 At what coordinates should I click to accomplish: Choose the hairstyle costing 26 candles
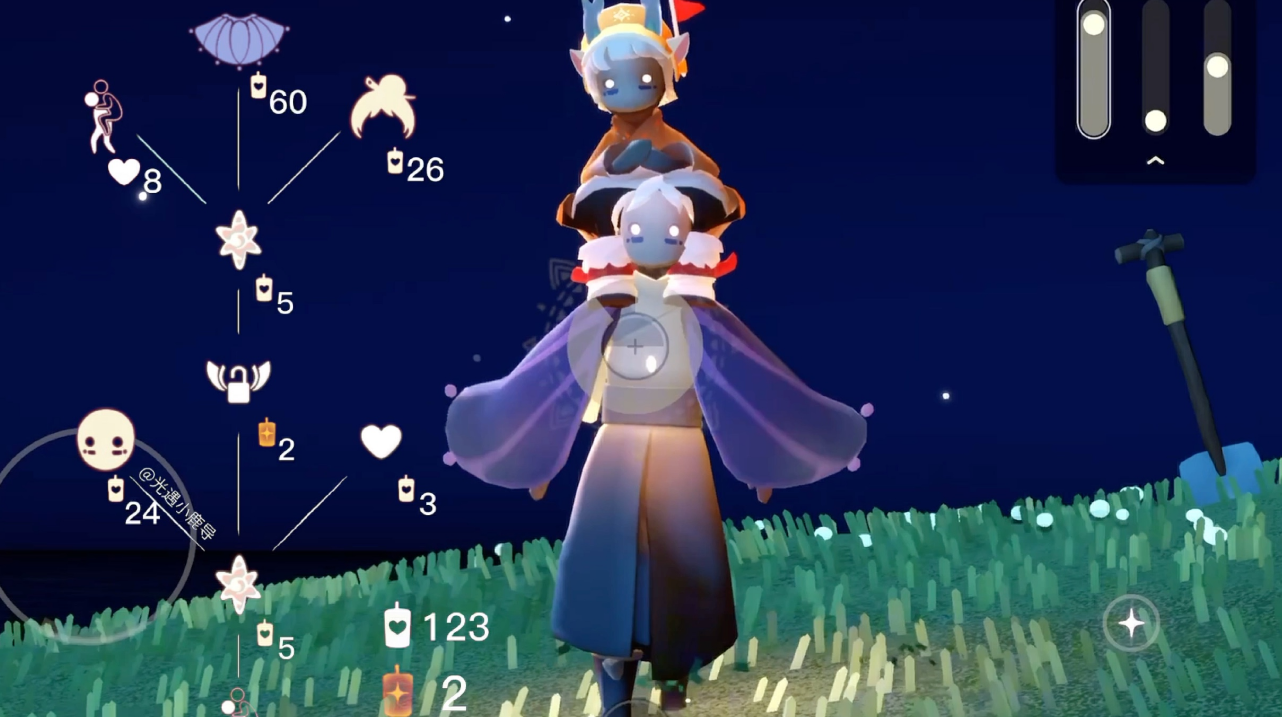click(x=382, y=108)
